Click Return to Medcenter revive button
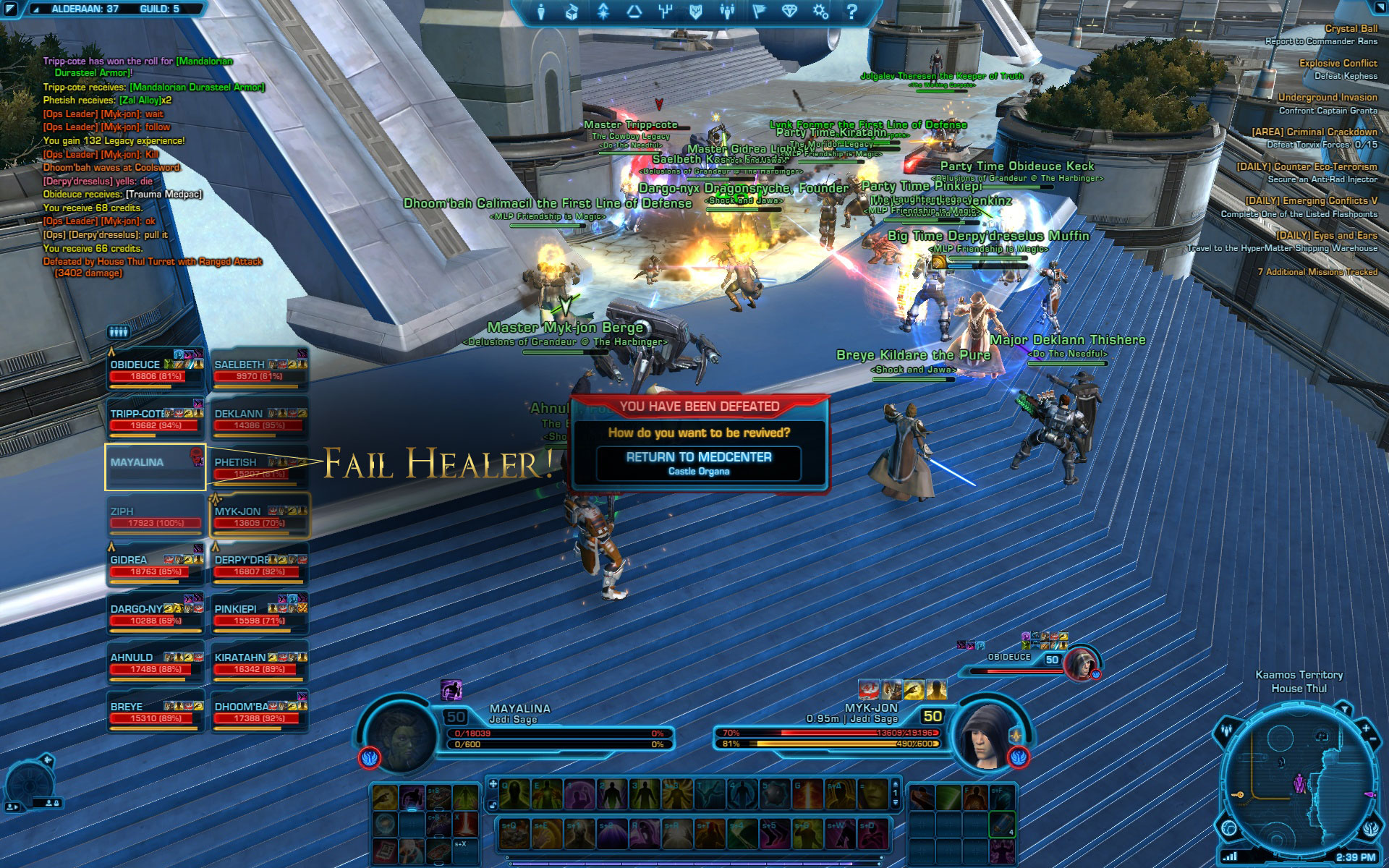Screen dimensions: 1389x868 click(x=698, y=463)
